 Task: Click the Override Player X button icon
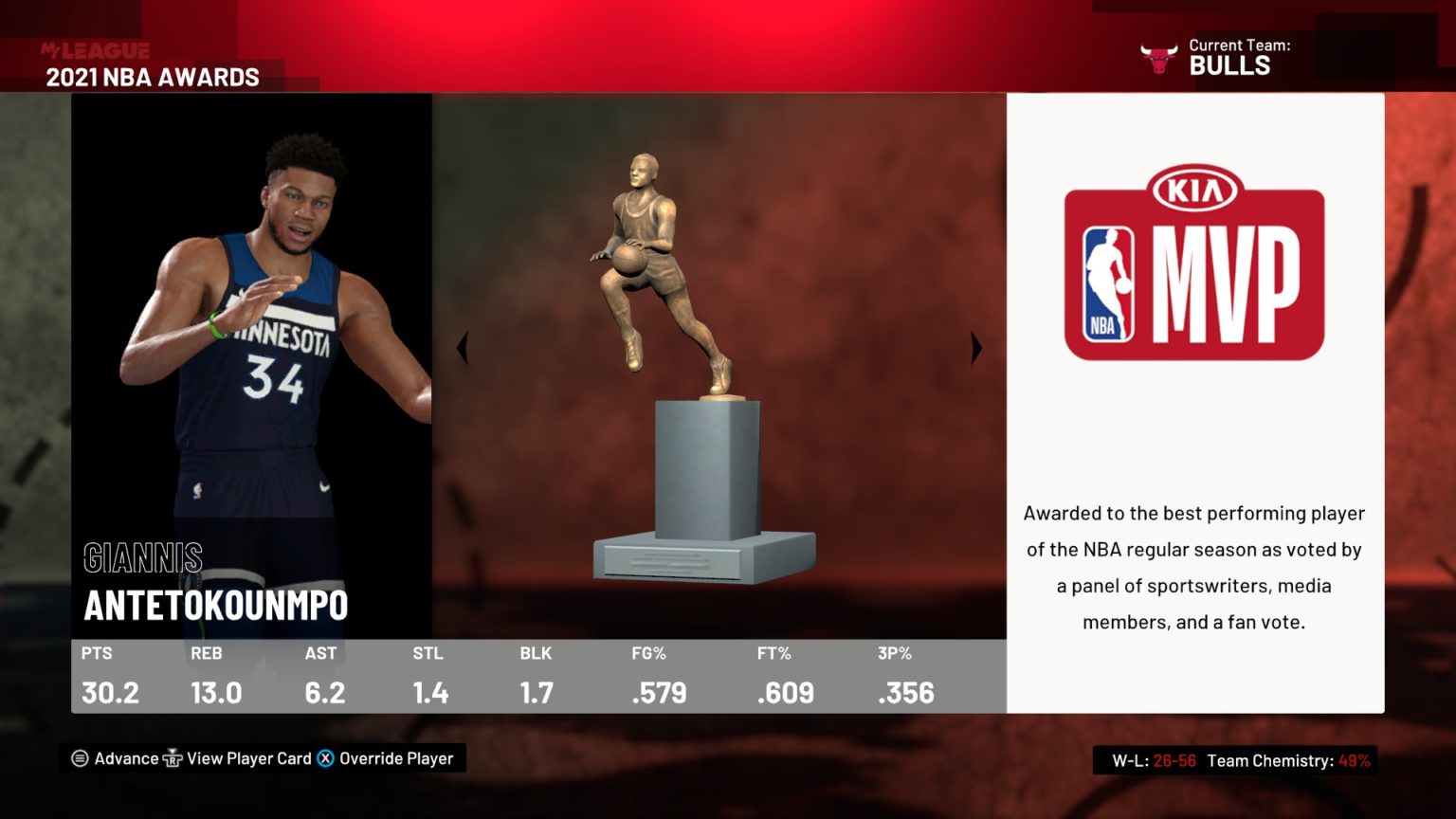point(325,758)
